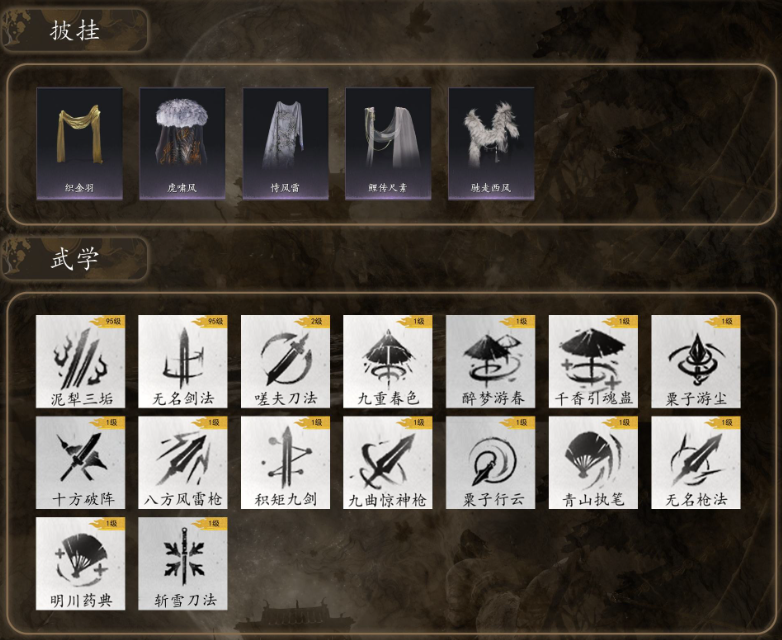Click the 千香引魂蛊 skill icon
This screenshot has width=782, height=640.
(593, 362)
